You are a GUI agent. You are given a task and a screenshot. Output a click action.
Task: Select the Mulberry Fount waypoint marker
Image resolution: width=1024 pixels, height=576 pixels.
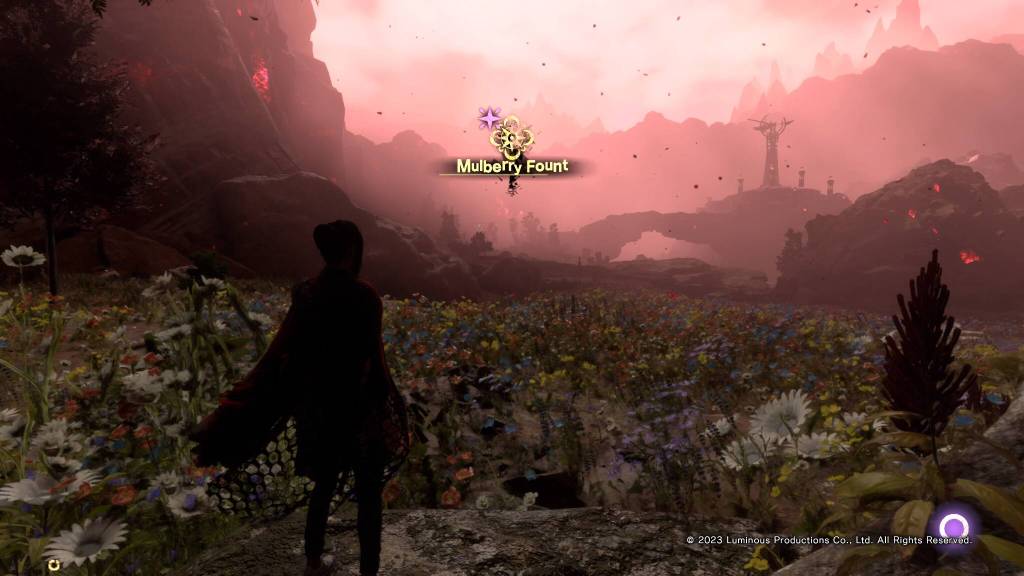pos(512,138)
